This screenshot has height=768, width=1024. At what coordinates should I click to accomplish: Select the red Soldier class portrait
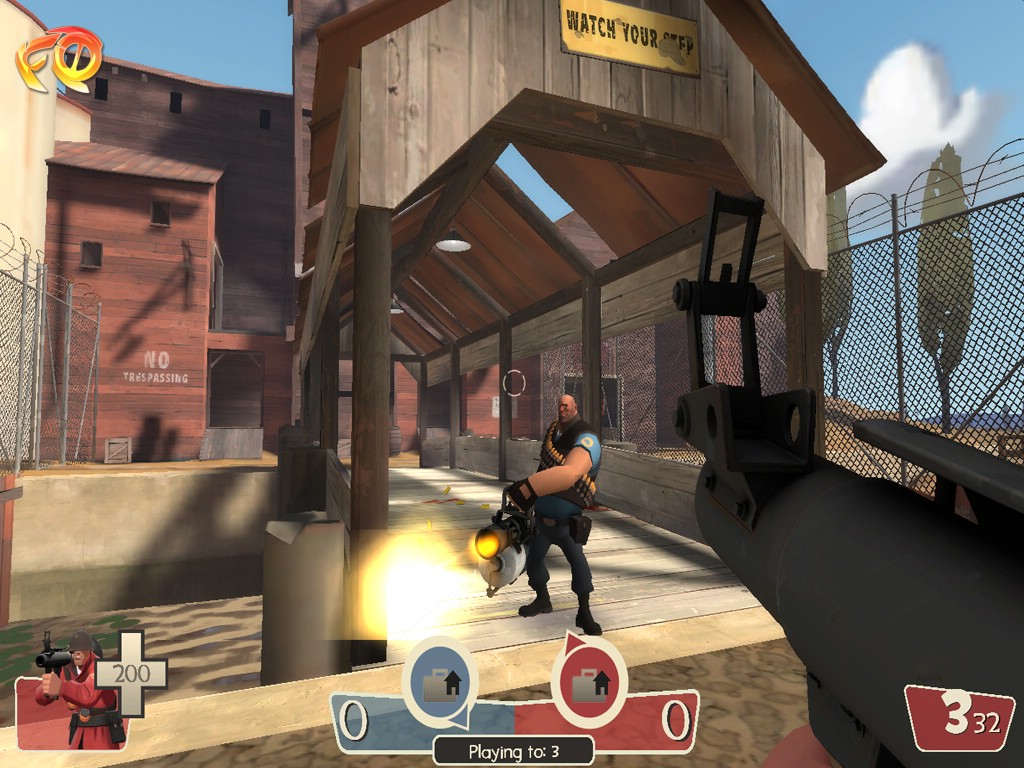click(x=72, y=688)
